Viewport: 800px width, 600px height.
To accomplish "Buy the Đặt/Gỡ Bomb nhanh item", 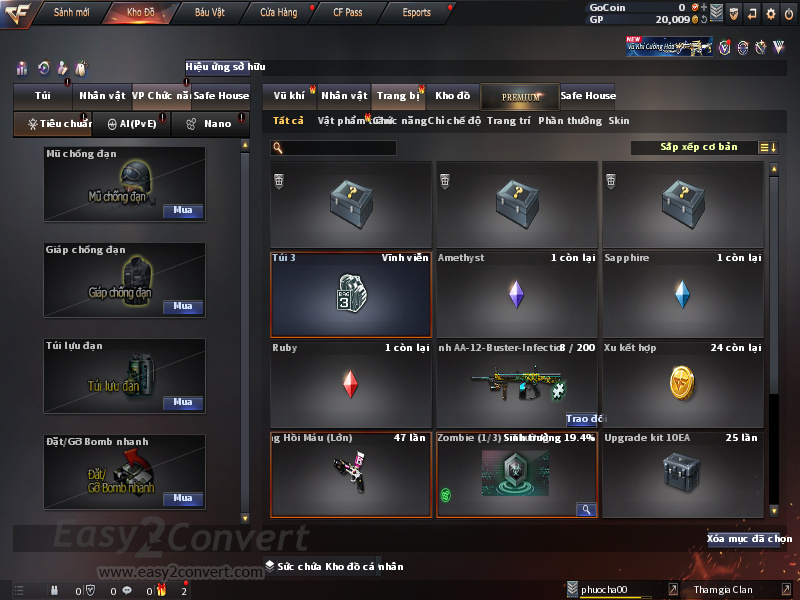I will [x=182, y=498].
